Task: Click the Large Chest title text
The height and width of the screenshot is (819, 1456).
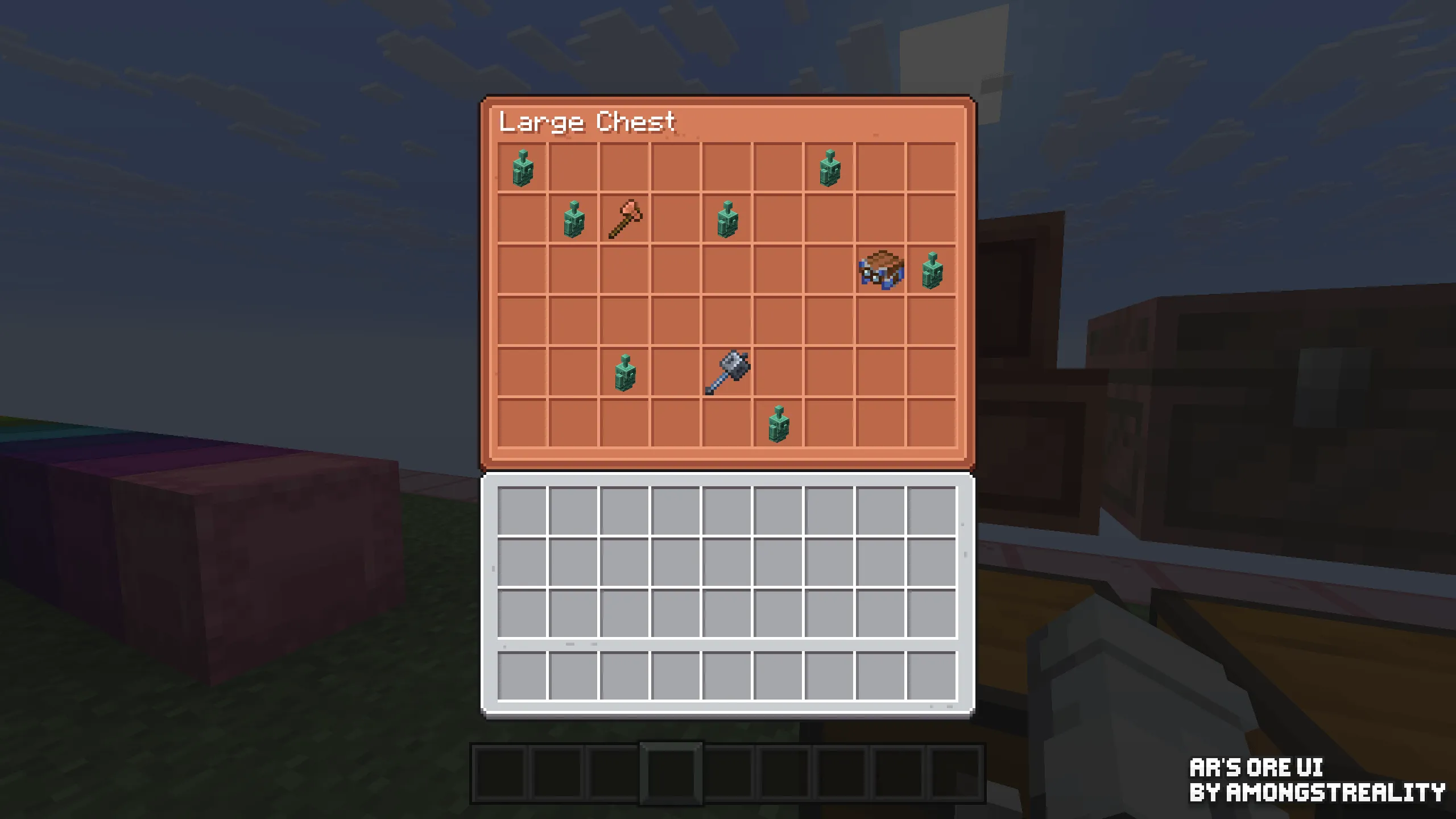Action: tap(586, 121)
